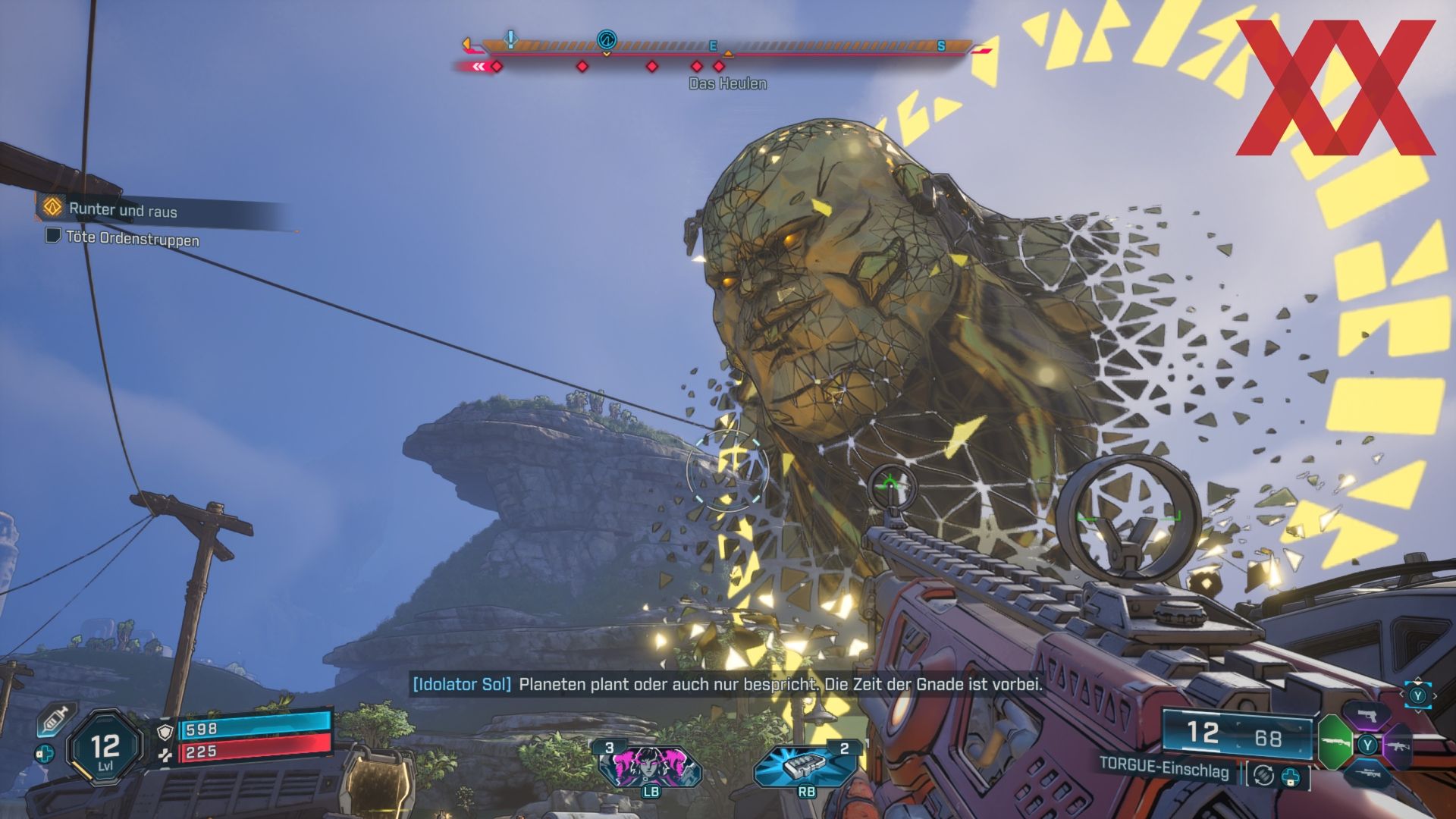The width and height of the screenshot is (1456, 819).
Task: Select the blue ordnance grenade icon
Action: [x=806, y=765]
